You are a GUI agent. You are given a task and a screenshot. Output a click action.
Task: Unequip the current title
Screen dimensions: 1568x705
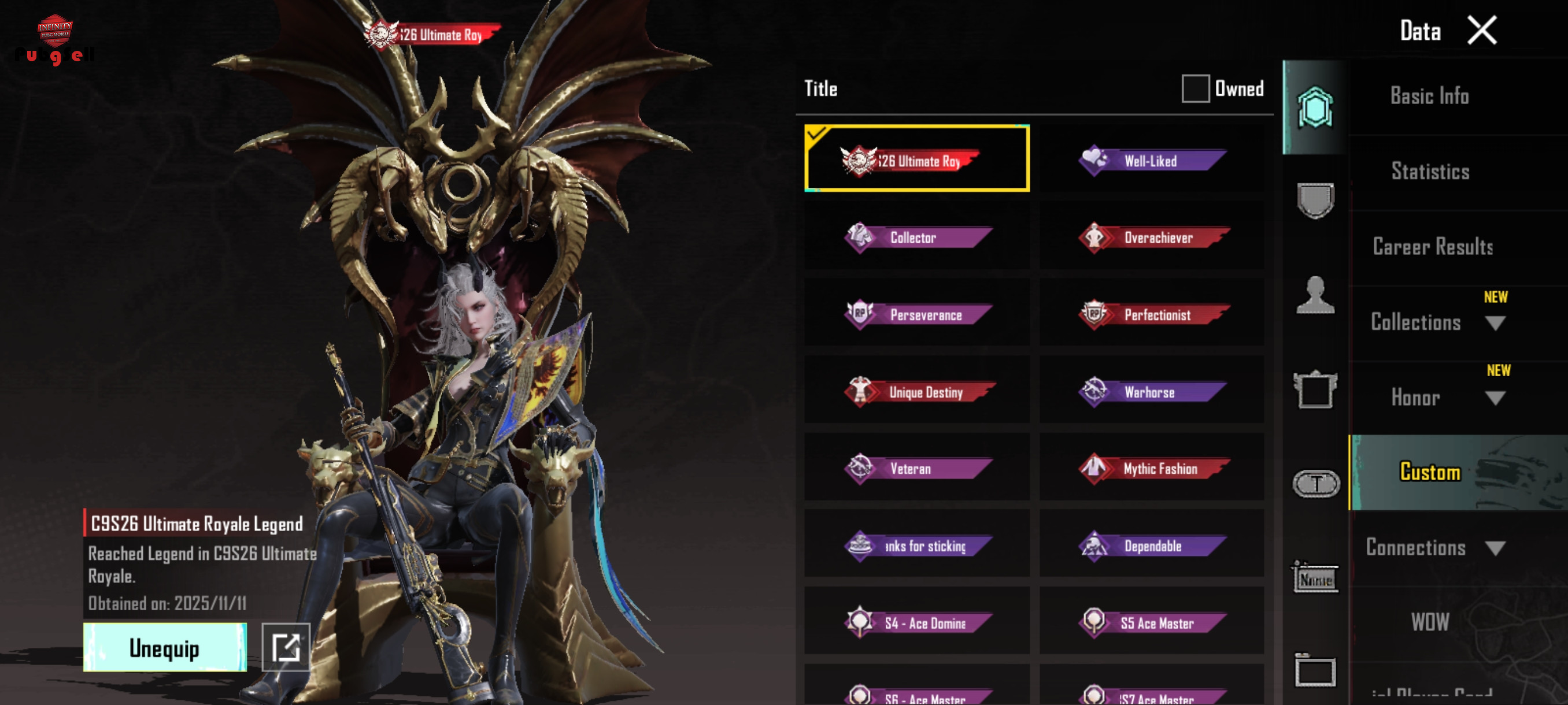click(x=164, y=648)
